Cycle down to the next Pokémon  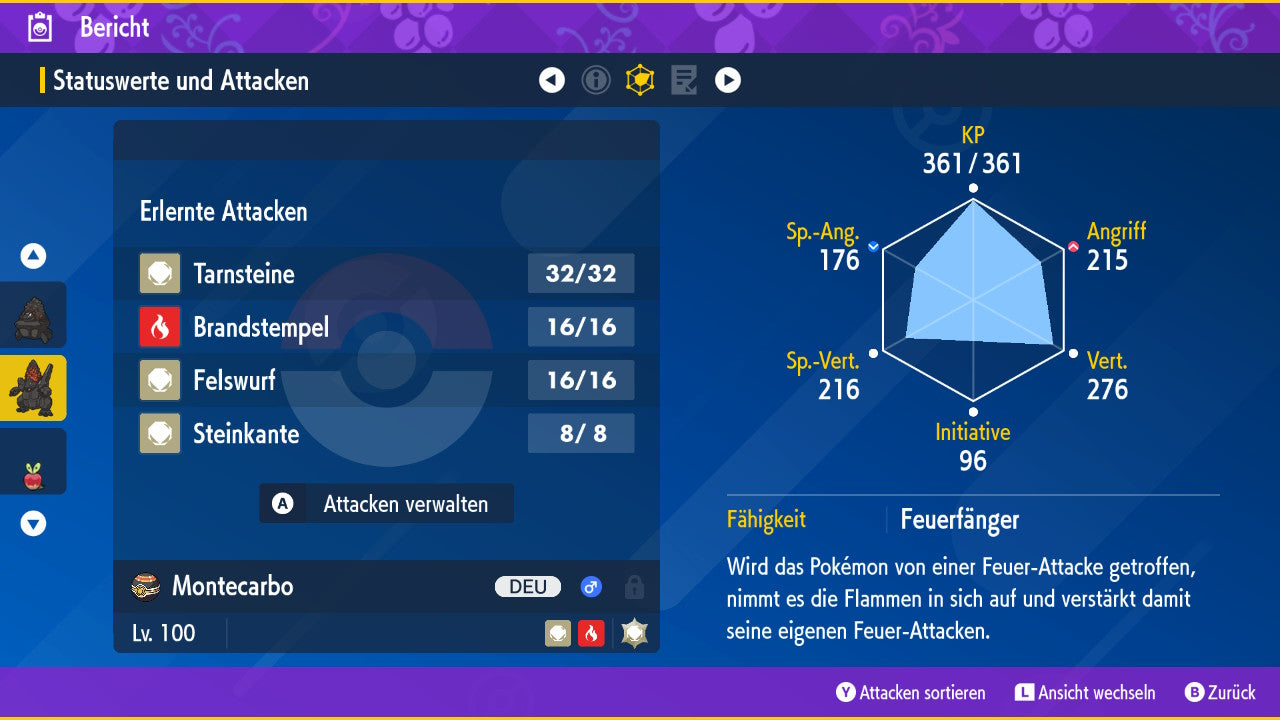(x=33, y=523)
